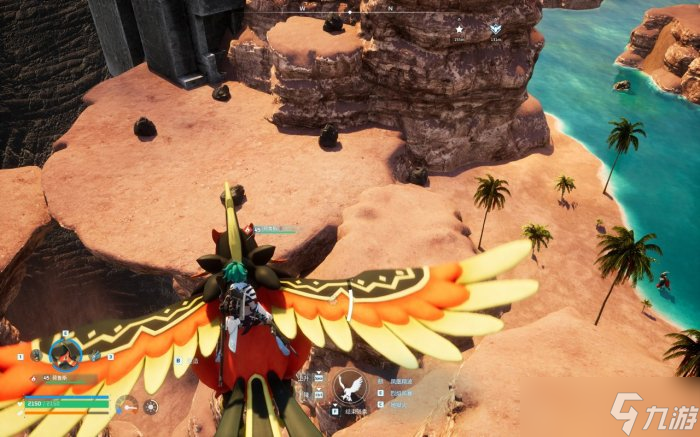This screenshot has height=437, width=700.
Task: Select the next pal icon beside portrait
Action: click(96, 354)
